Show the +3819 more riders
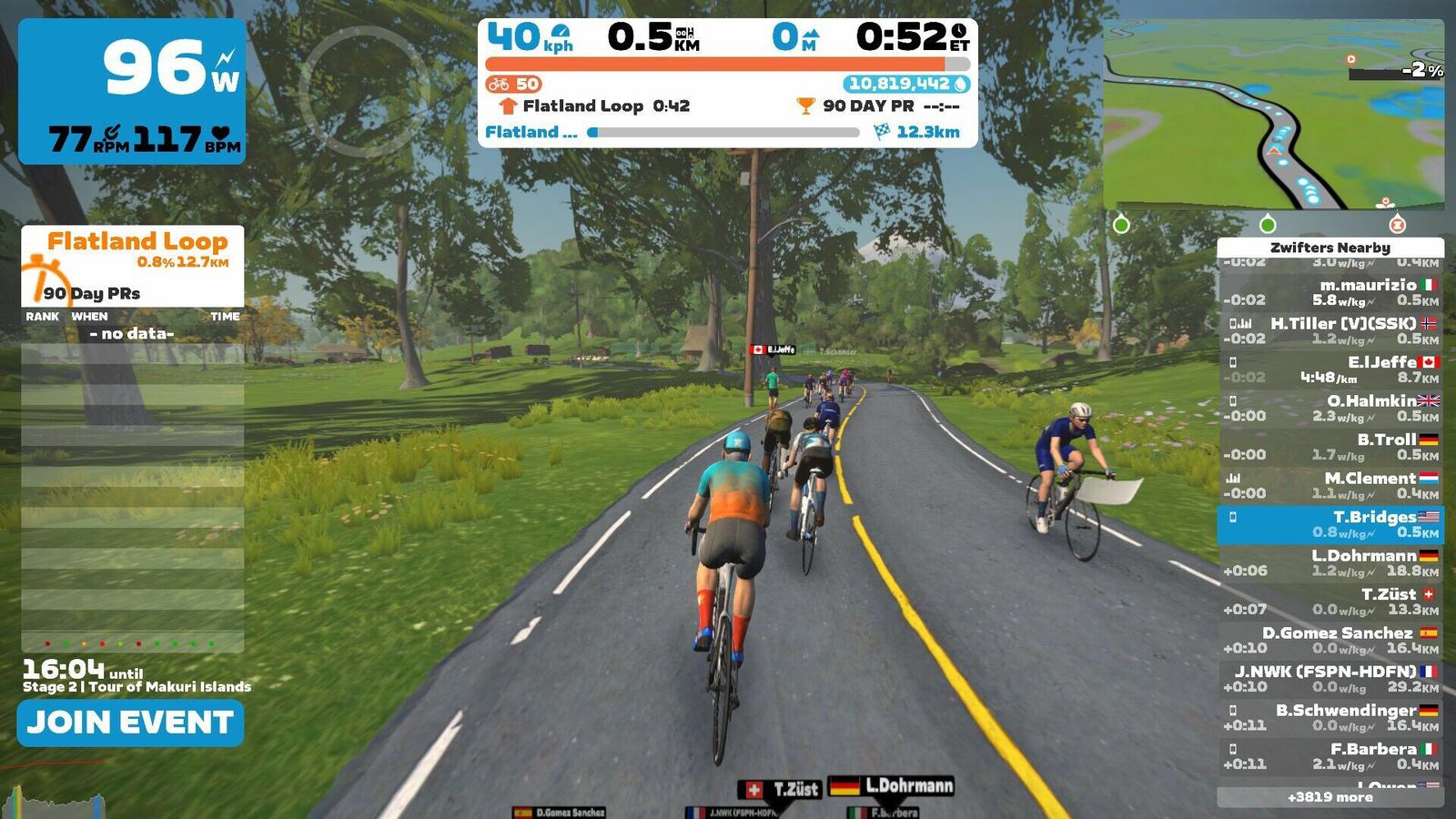The height and width of the screenshot is (819, 1456). click(x=1330, y=797)
